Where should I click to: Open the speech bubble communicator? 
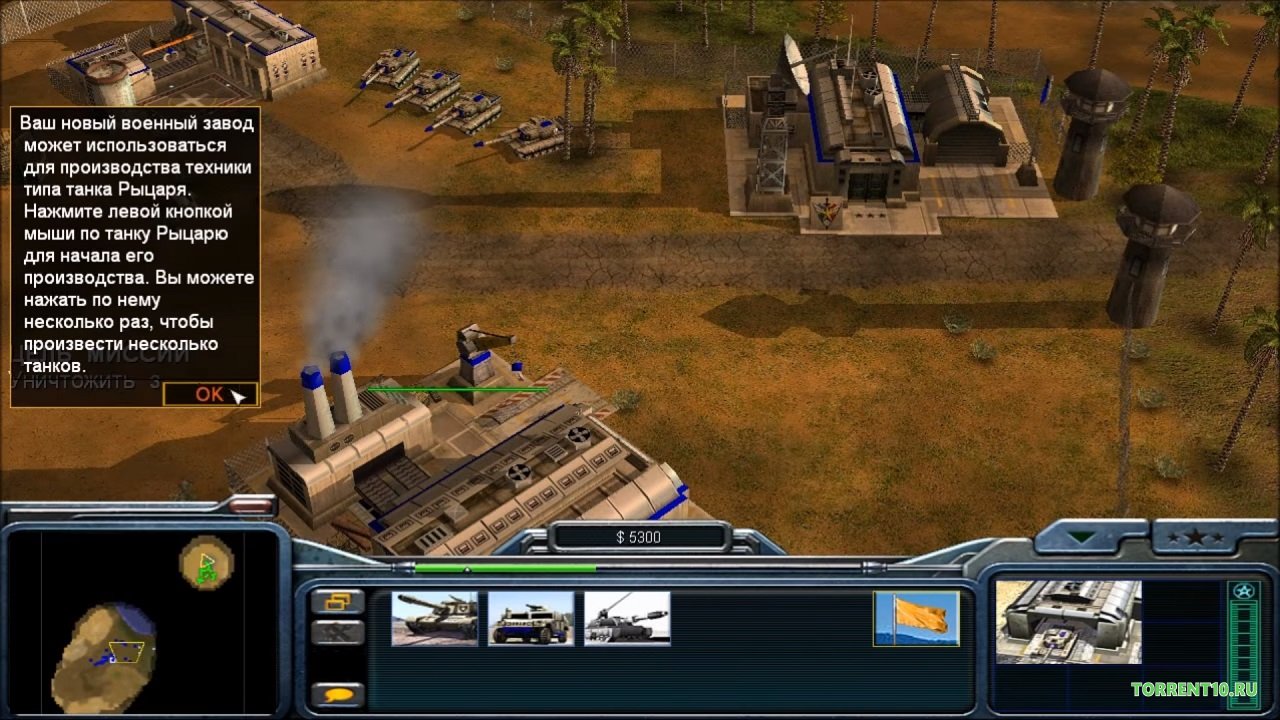click(x=337, y=694)
